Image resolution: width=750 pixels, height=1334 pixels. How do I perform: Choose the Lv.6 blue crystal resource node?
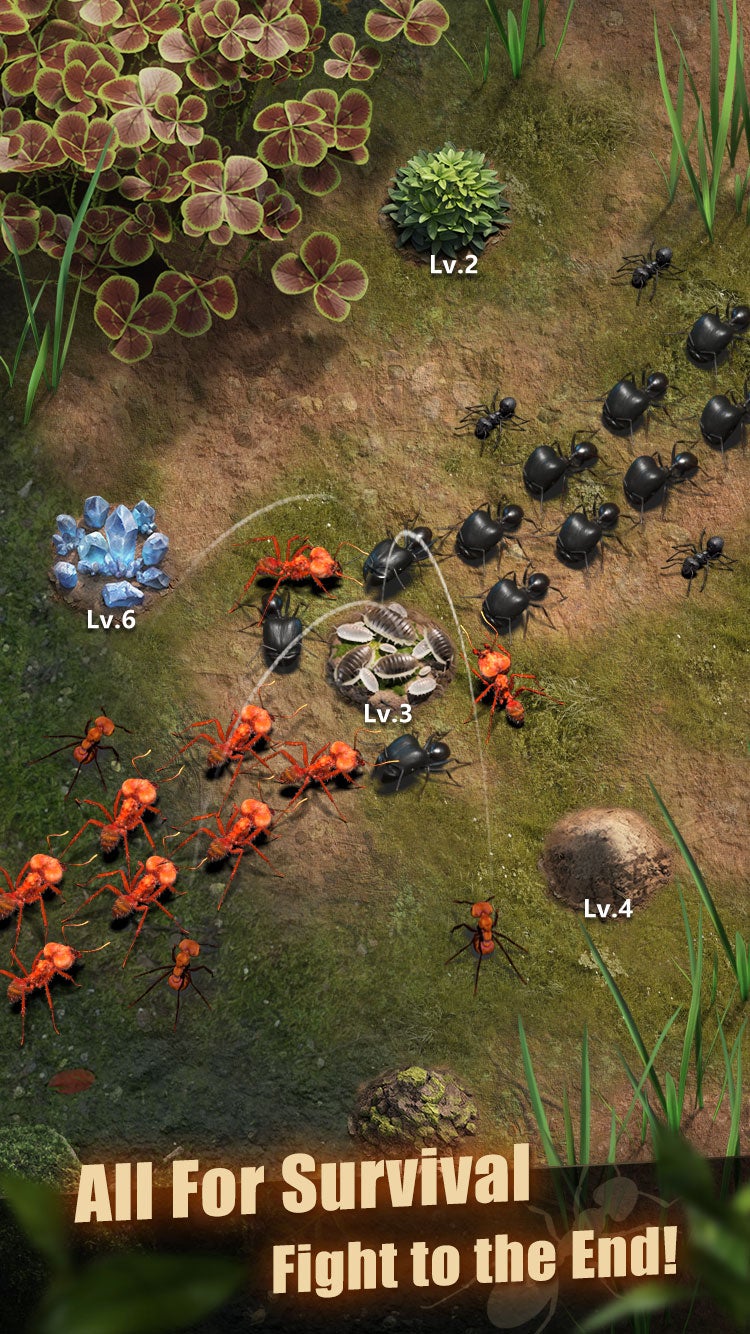pyautogui.click(x=111, y=551)
